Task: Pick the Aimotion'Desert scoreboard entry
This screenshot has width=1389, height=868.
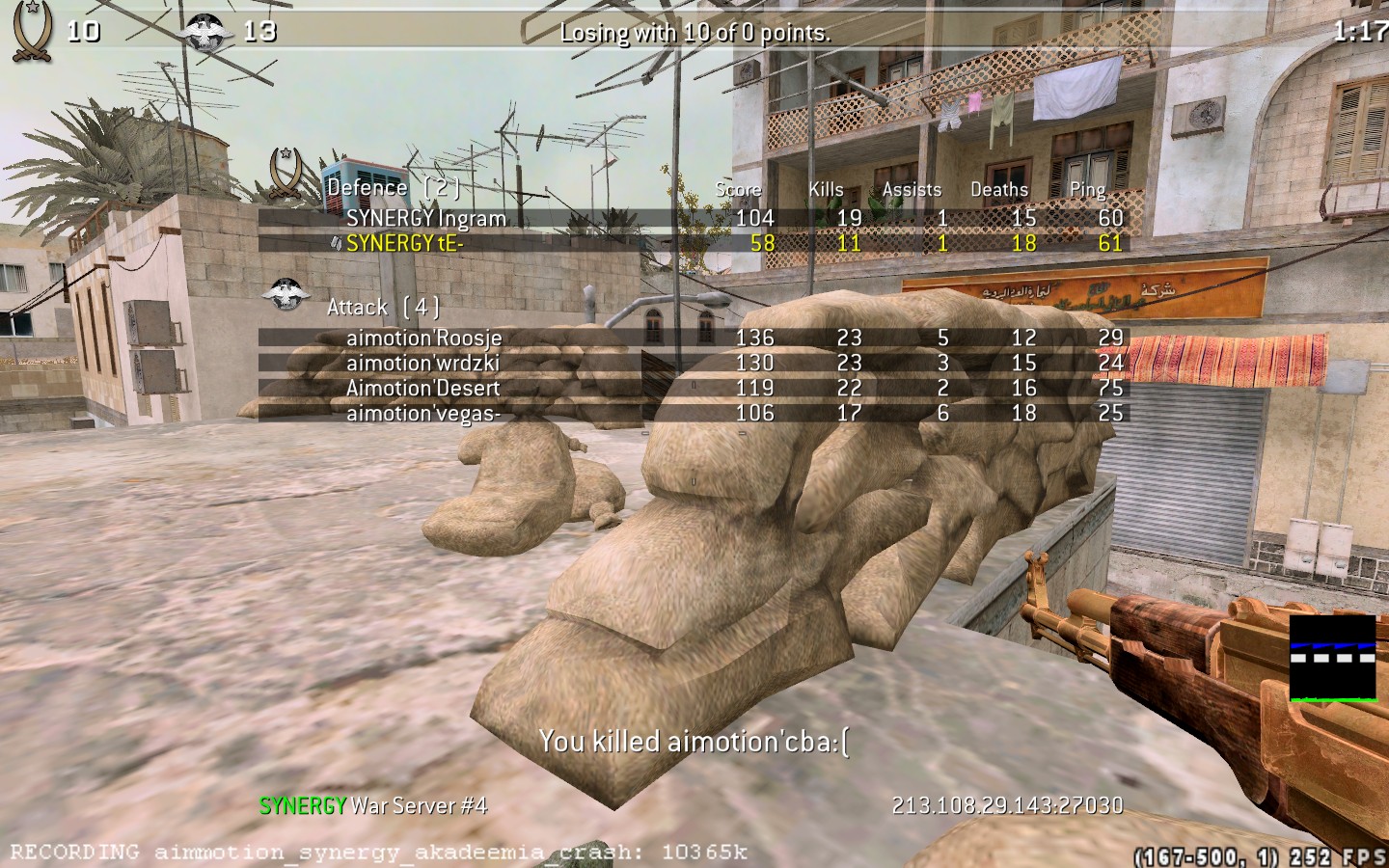Action: (x=422, y=388)
